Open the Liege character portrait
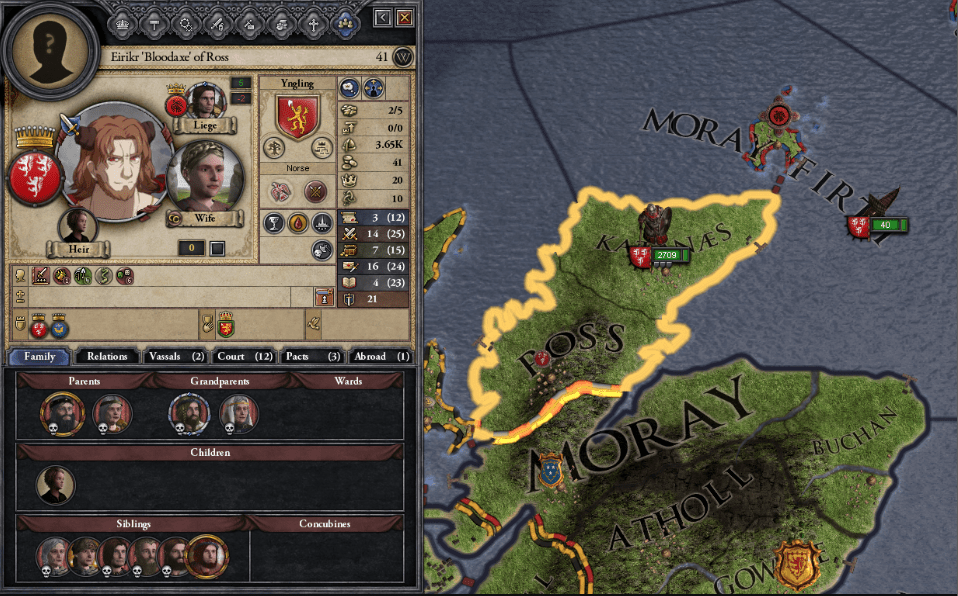 point(207,102)
